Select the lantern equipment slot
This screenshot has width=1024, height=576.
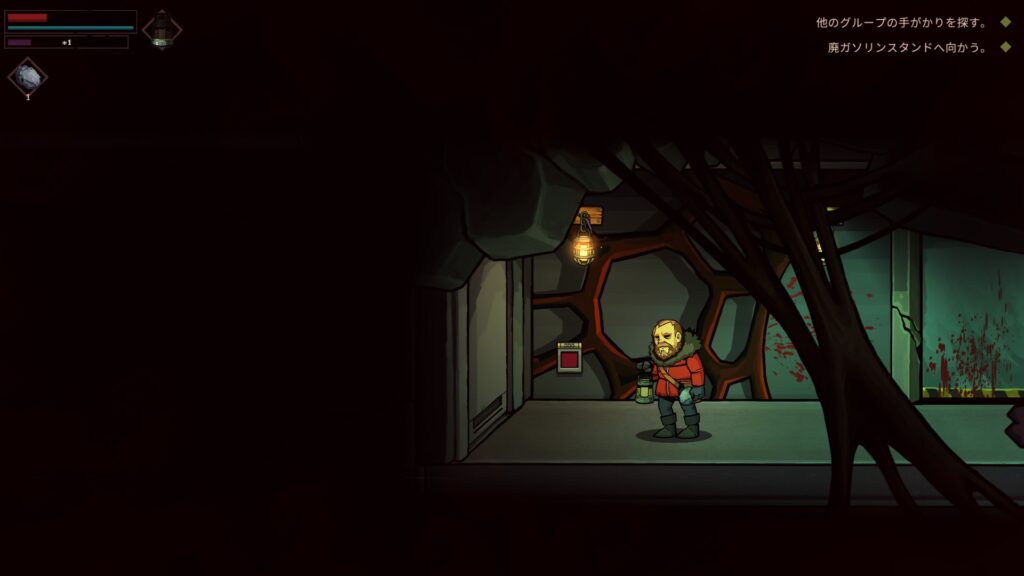162,29
